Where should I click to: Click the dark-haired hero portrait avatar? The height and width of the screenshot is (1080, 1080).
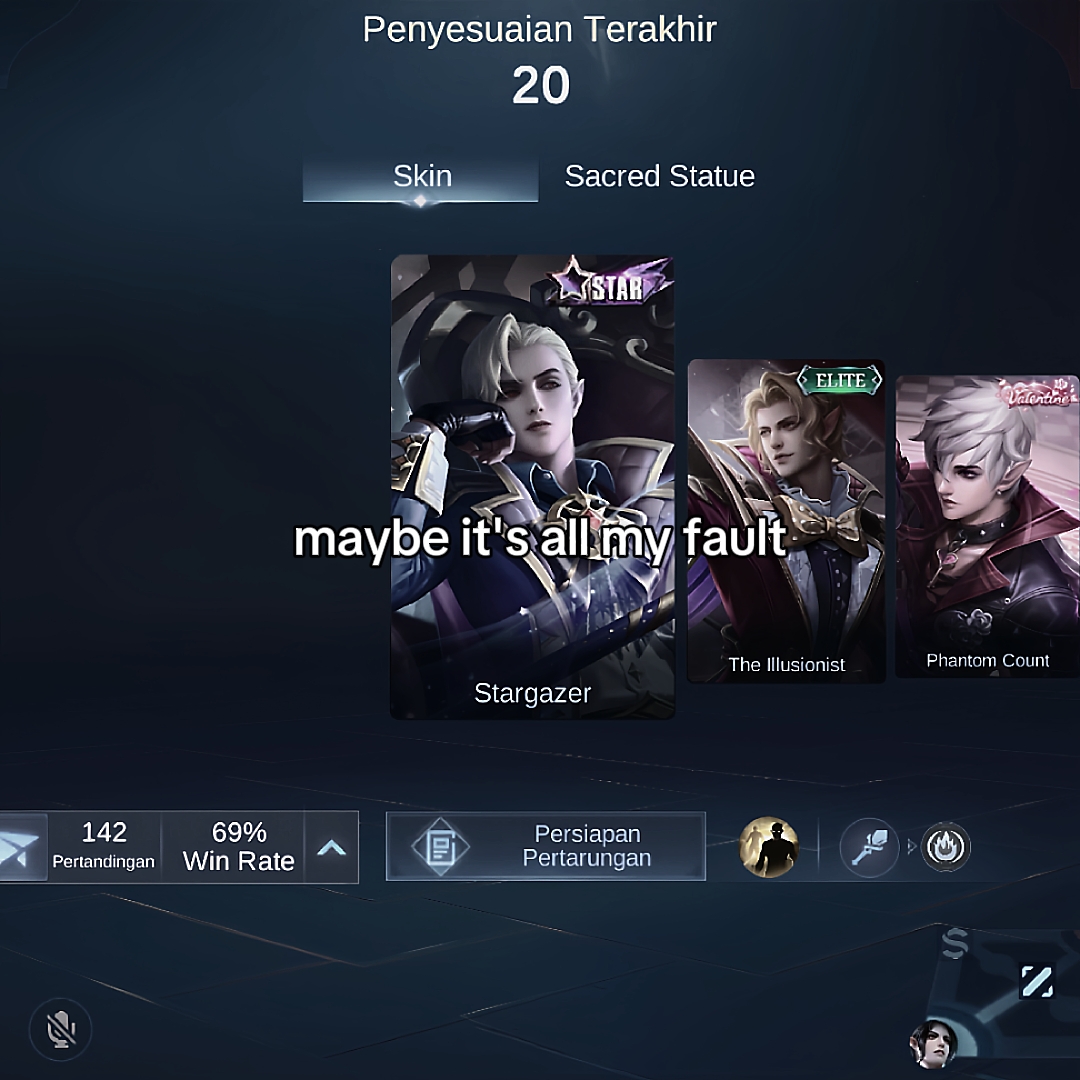[932, 1045]
